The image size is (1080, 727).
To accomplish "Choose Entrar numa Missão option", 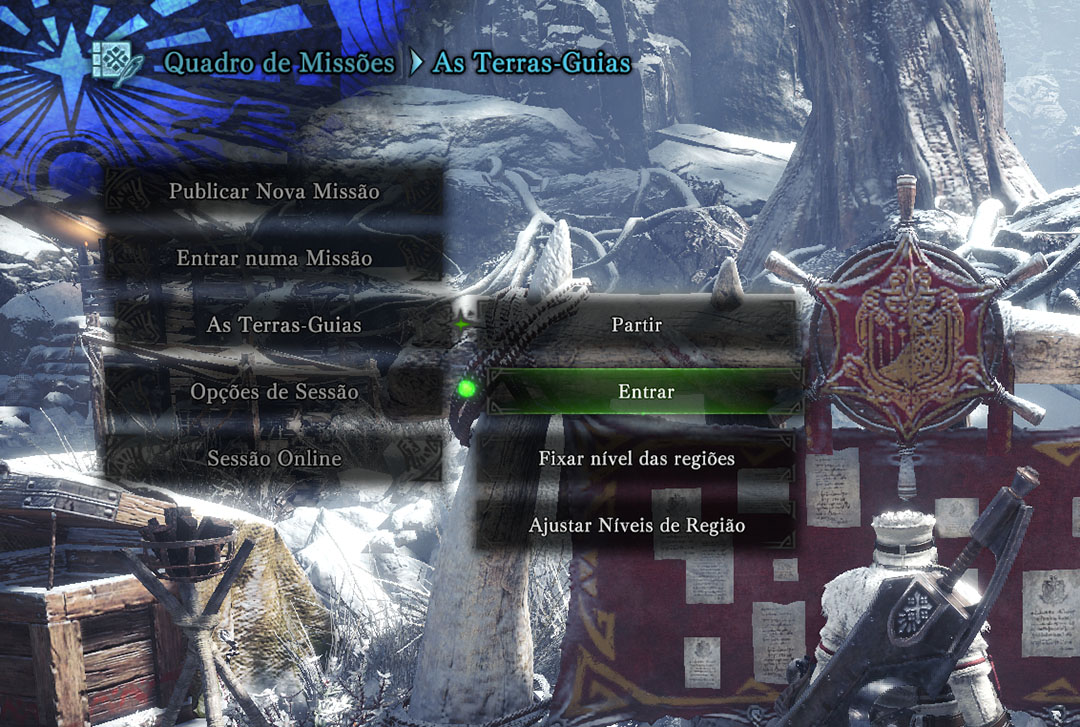I will pos(274,258).
